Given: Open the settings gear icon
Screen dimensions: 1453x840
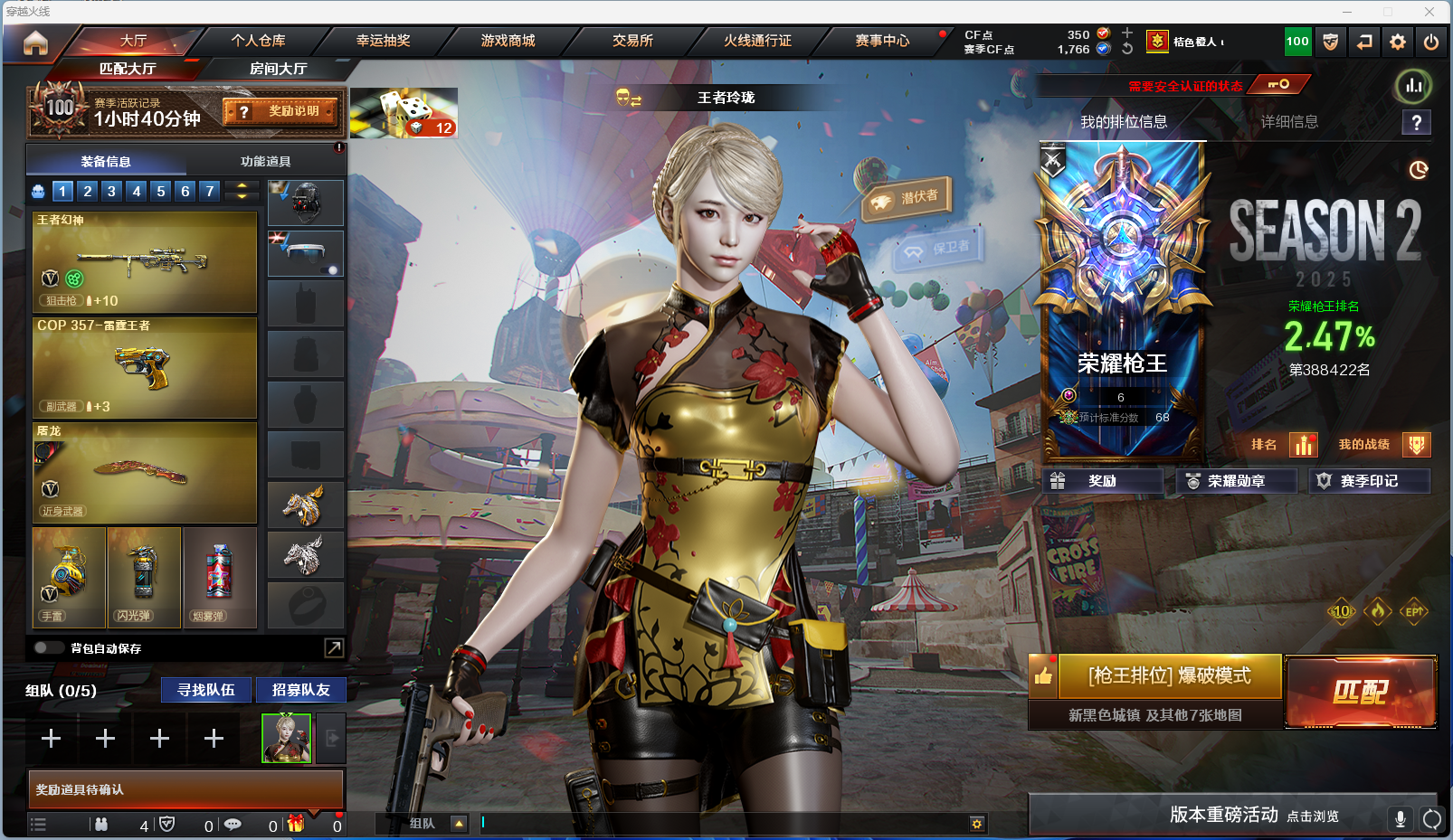Looking at the screenshot, I should tap(1398, 42).
